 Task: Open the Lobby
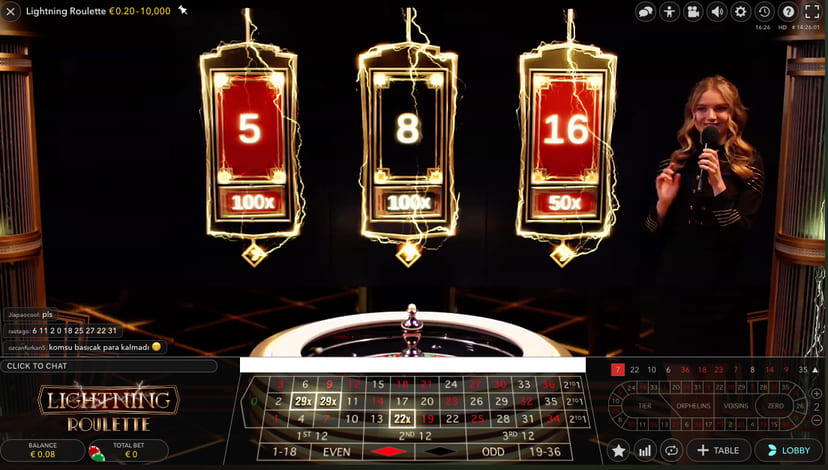787,451
